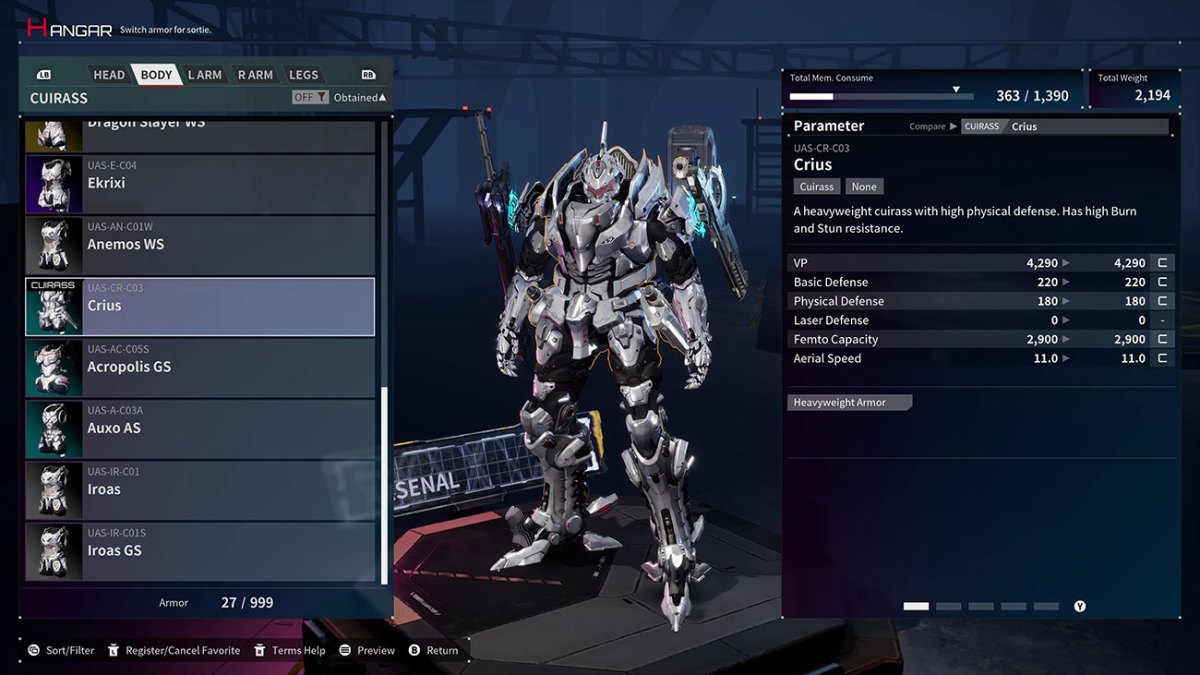
Task: Pick the Acropolis GS cuirass
Action: (x=200, y=367)
